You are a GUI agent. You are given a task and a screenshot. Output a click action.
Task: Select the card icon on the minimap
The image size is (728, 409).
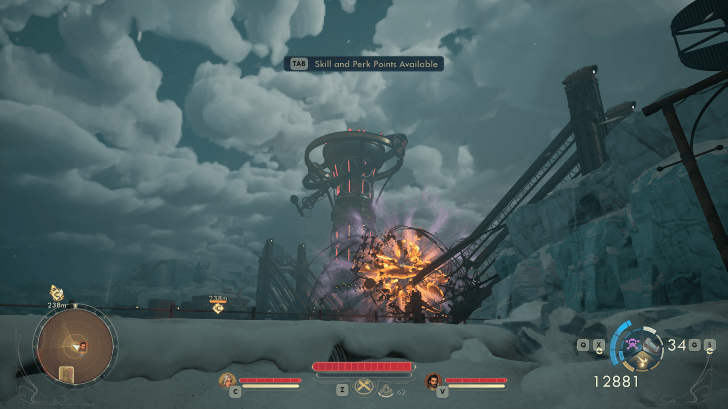click(67, 374)
